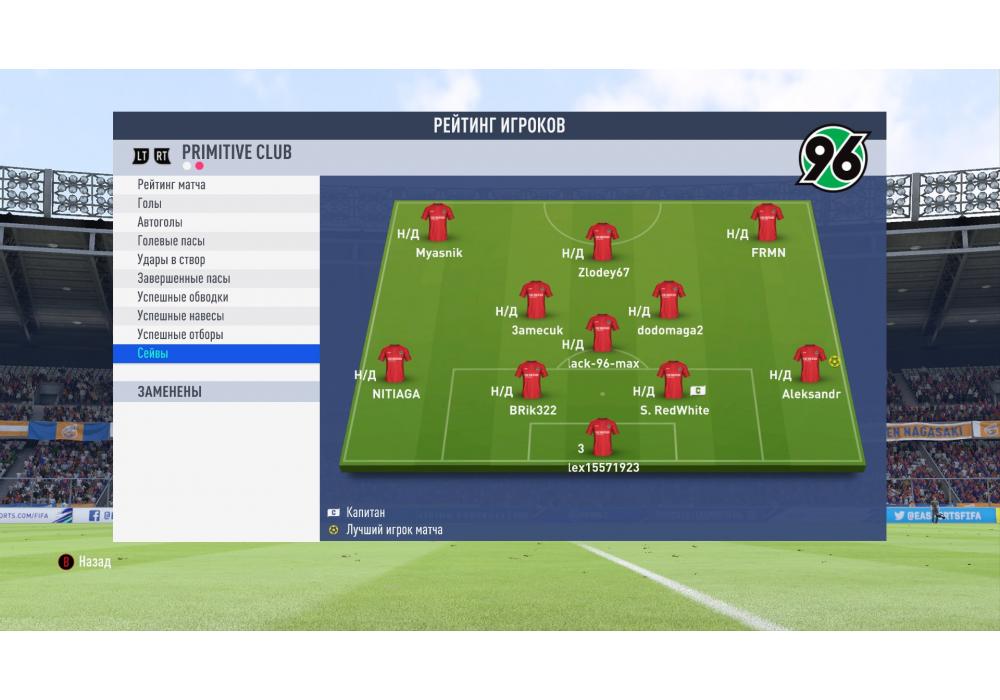Choose player FRMN on the pitch
The width and height of the screenshot is (1000, 700).
click(x=767, y=224)
